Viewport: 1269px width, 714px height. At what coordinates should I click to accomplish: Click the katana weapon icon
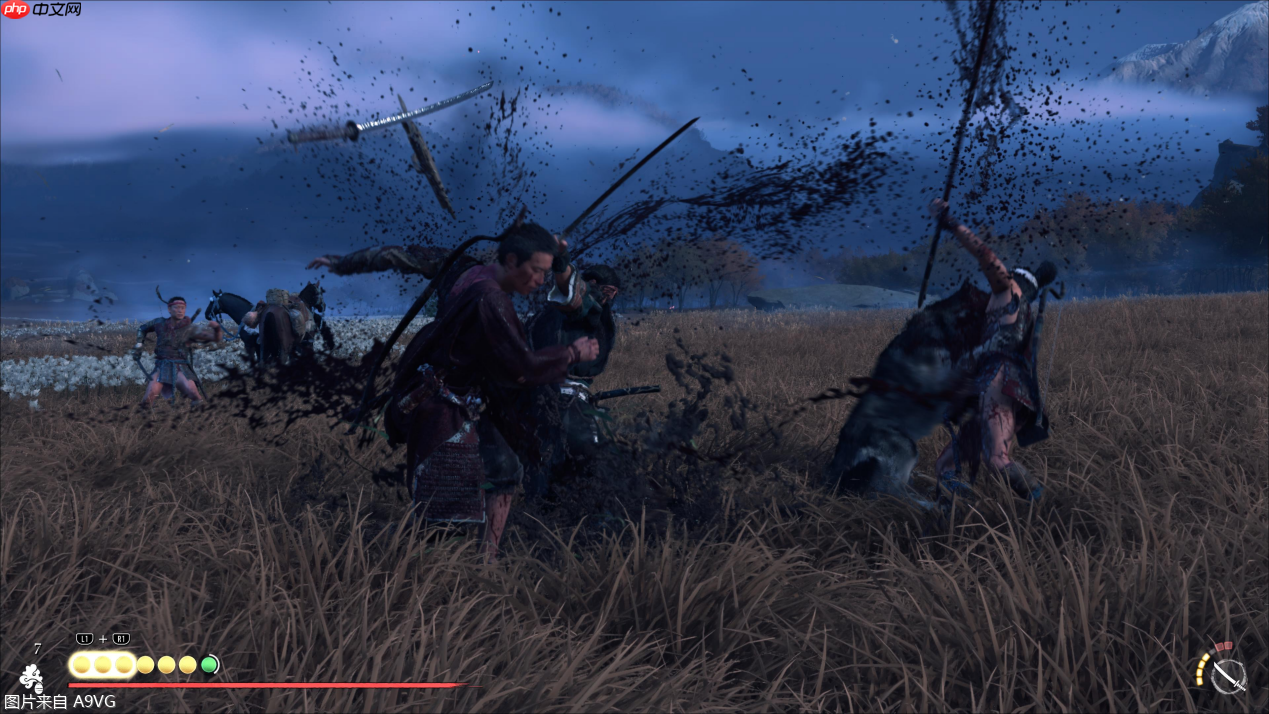[x=1228, y=675]
